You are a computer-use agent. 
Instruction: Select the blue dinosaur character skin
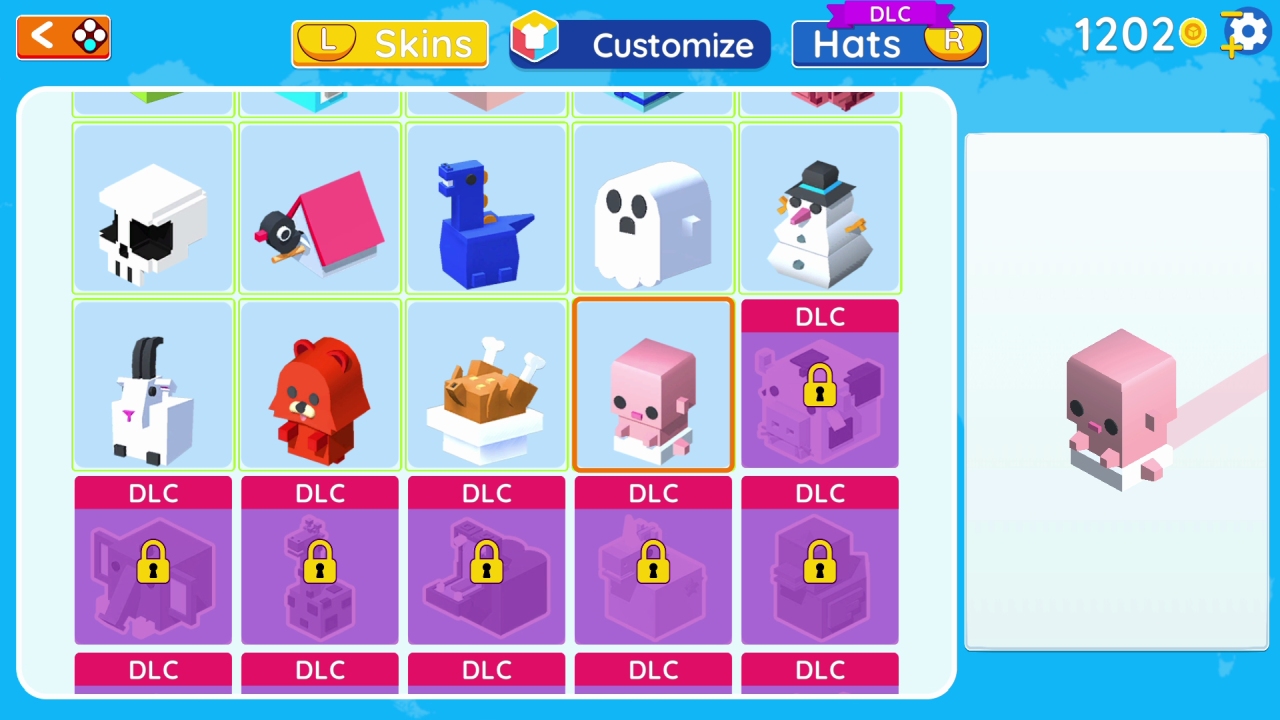click(486, 208)
